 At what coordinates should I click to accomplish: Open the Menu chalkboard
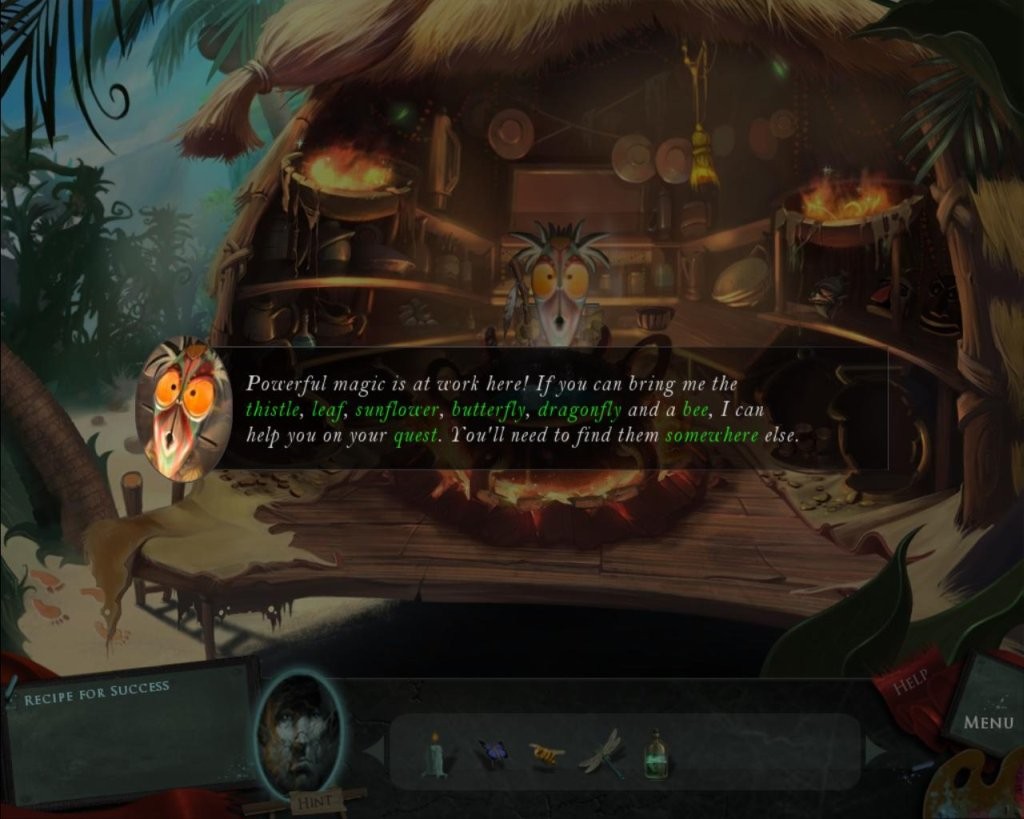tap(988, 720)
